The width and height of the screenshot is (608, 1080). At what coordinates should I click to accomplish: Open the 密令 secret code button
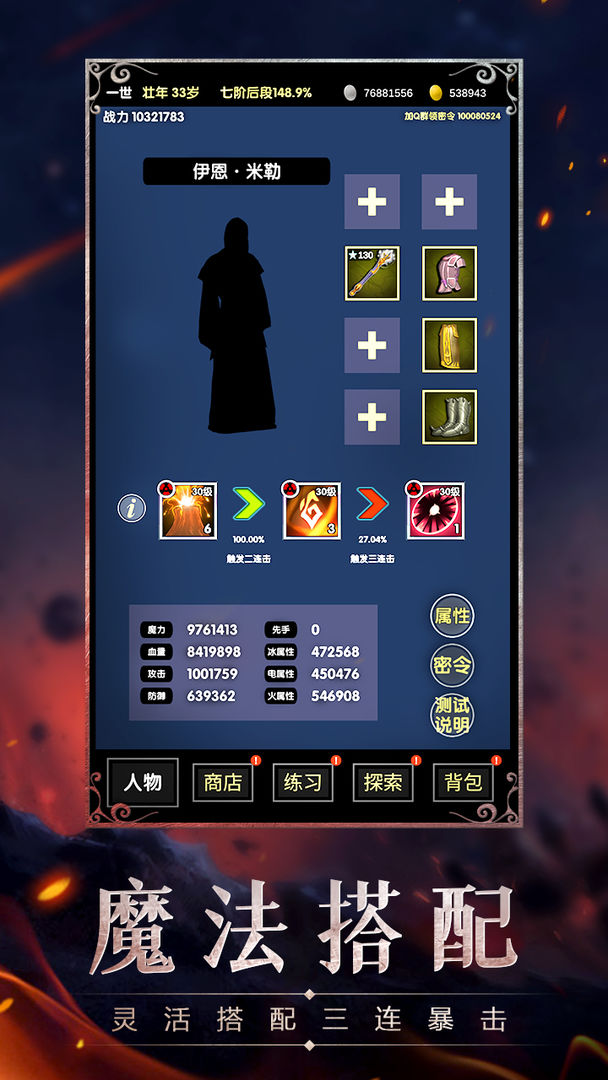[452, 665]
